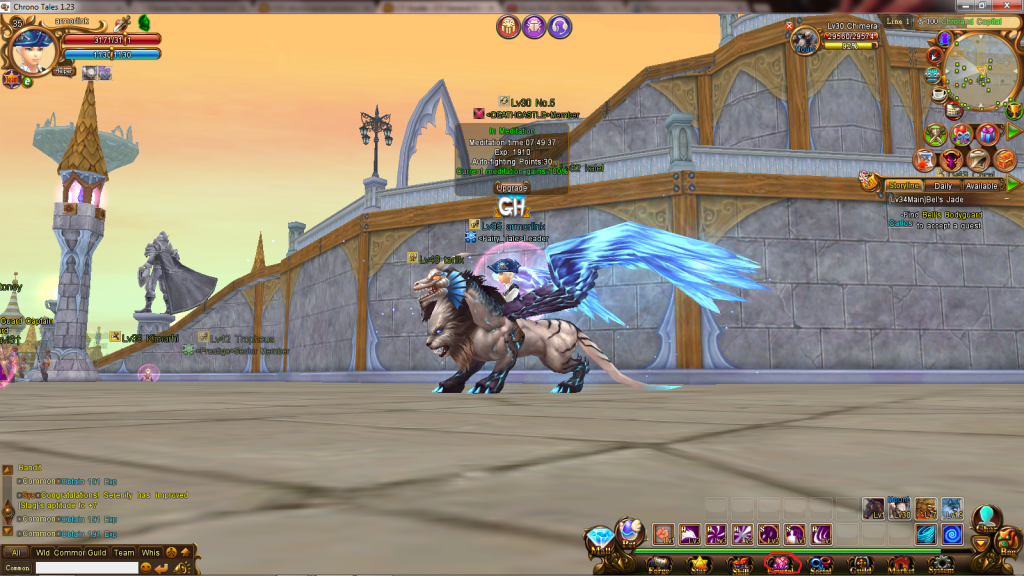Open the purple gift box event icon
The image size is (1024, 576).
[987, 134]
